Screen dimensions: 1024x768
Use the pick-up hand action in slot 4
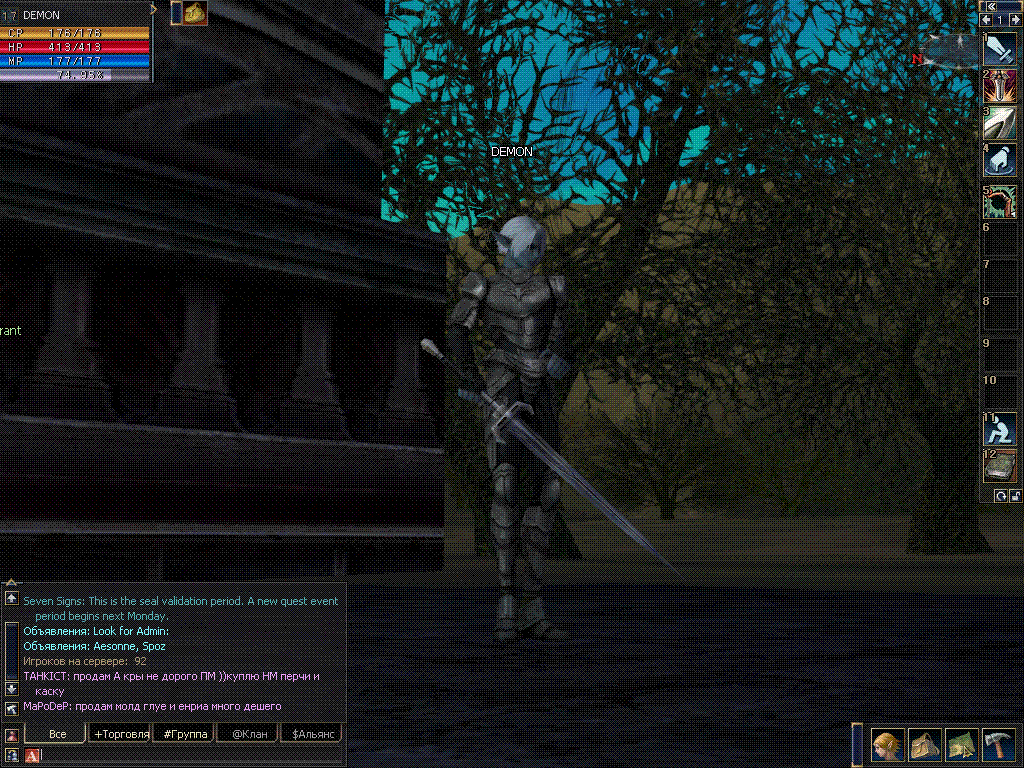tap(1001, 160)
